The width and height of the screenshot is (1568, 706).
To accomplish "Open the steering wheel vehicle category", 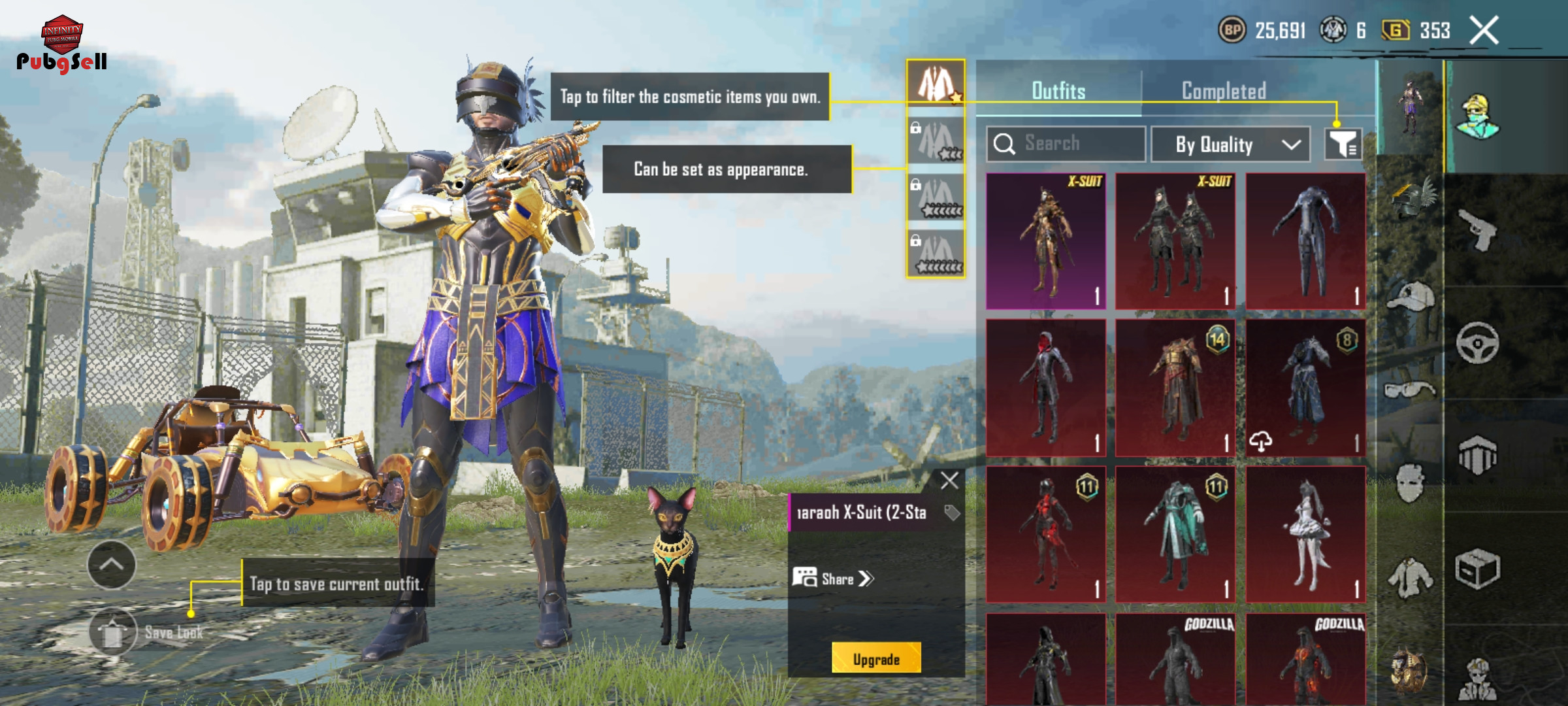I will (x=1478, y=343).
